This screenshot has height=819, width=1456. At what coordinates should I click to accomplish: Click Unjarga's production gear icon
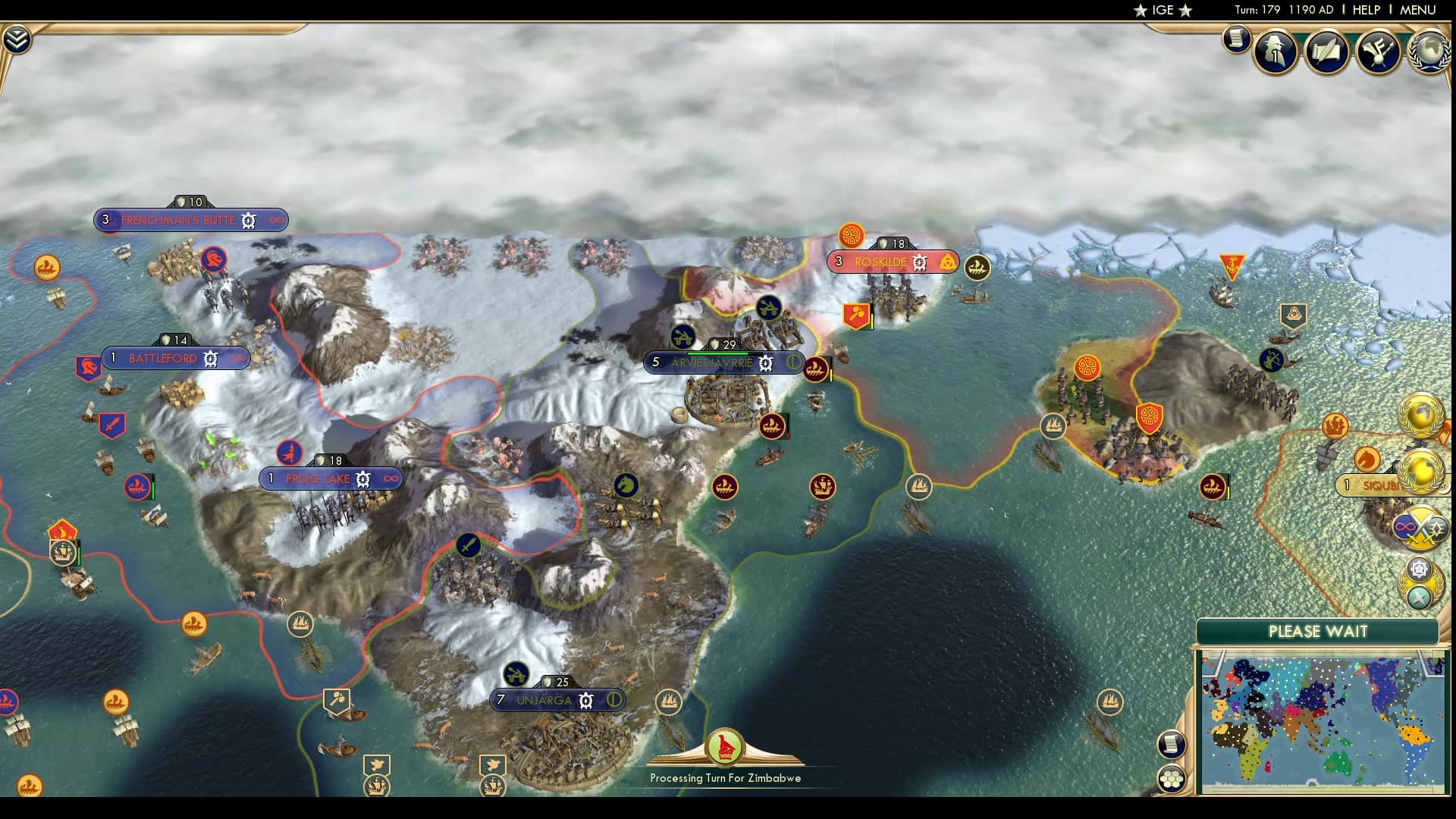coord(584,700)
